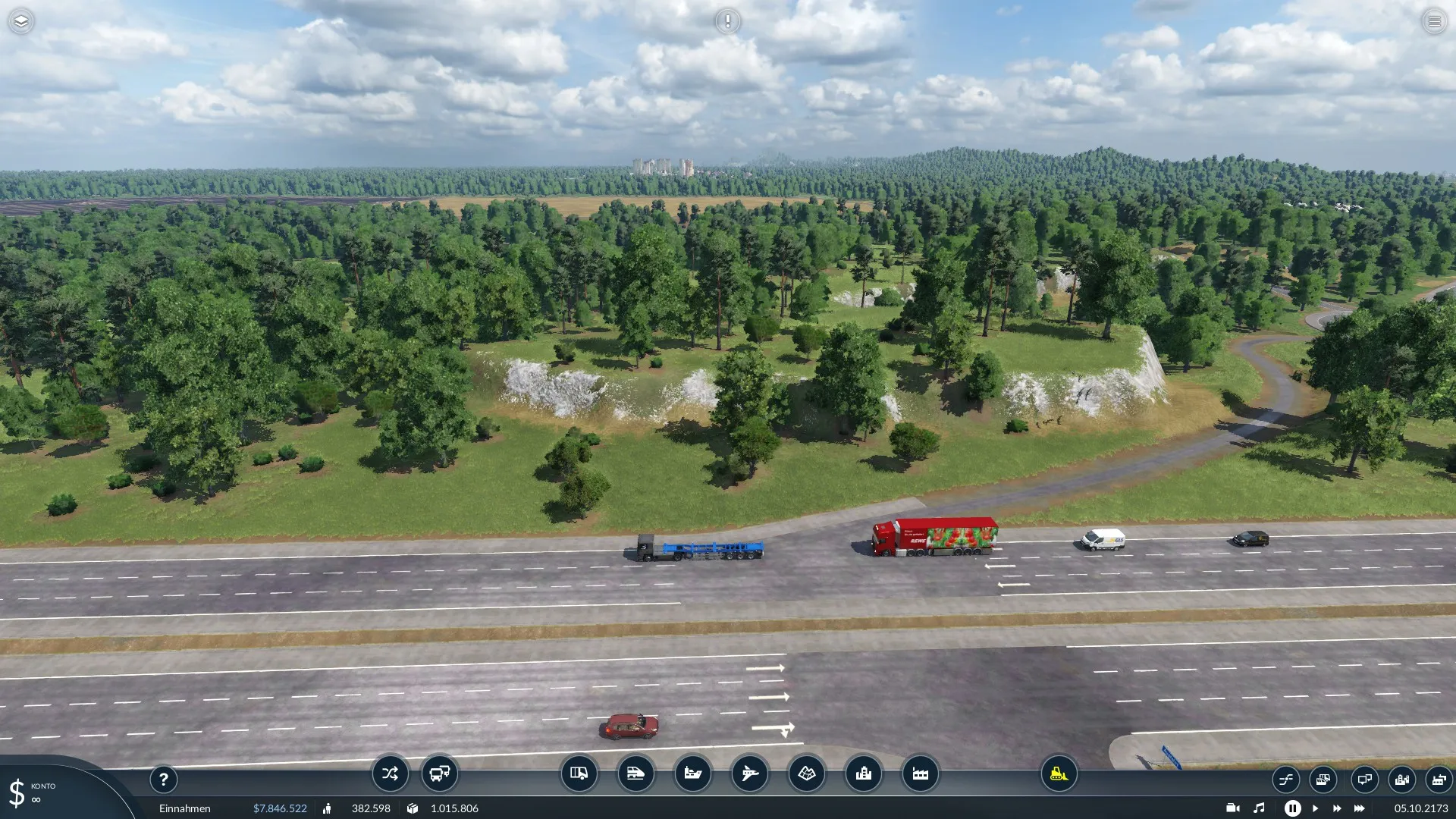Set game speed to triple fast-forward
The image size is (1456, 819).
point(1359,808)
